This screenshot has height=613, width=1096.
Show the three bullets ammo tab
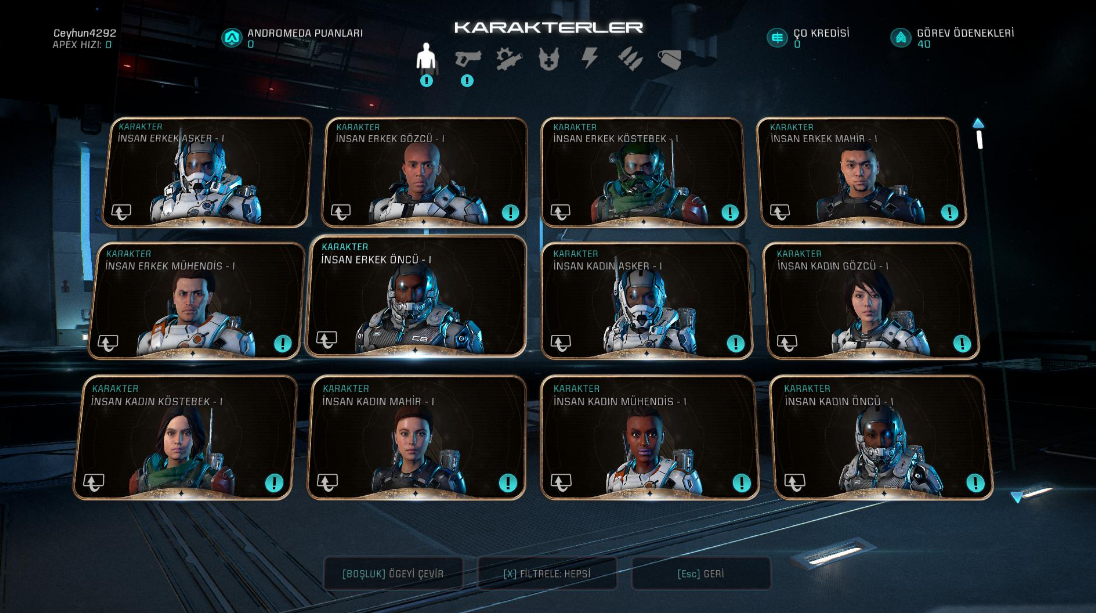(630, 58)
